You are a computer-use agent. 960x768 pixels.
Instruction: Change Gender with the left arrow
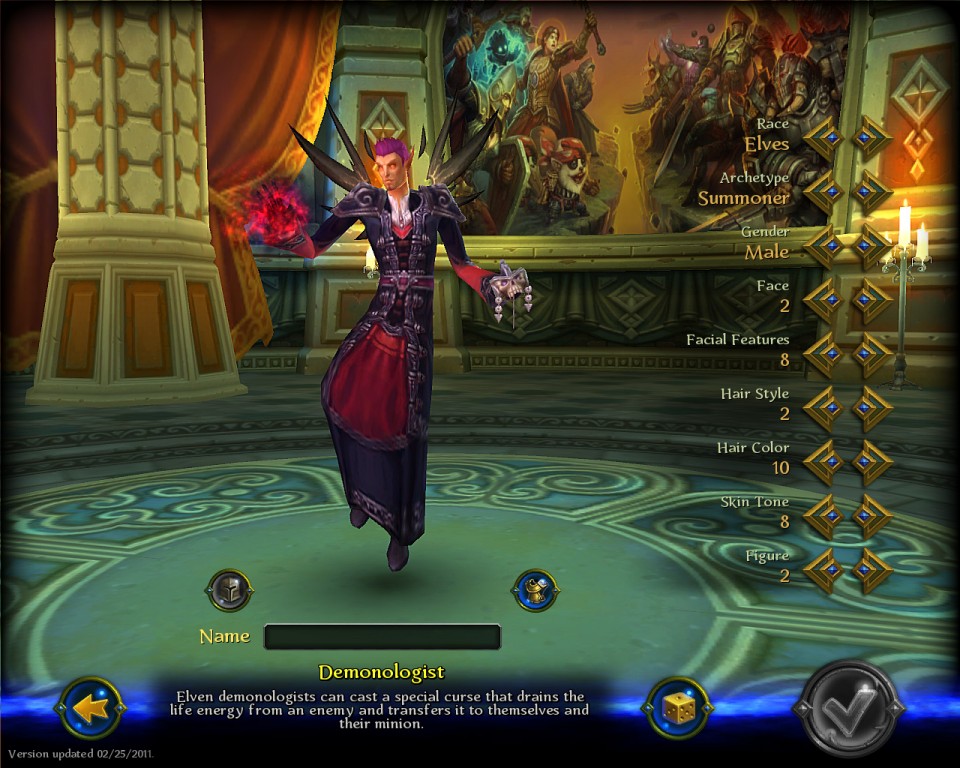(824, 246)
